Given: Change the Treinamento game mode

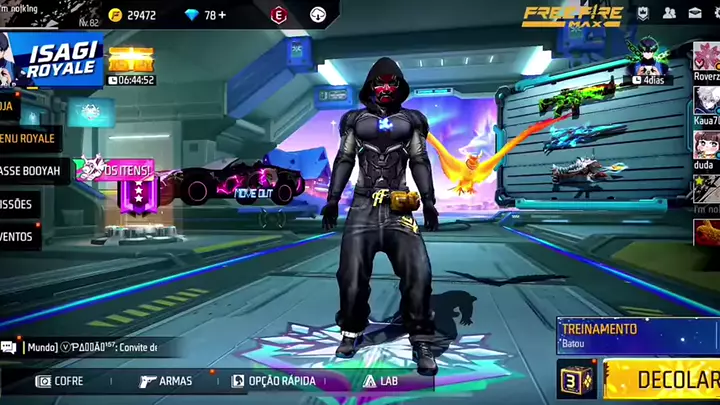Looking at the screenshot, I should [x=637, y=334].
